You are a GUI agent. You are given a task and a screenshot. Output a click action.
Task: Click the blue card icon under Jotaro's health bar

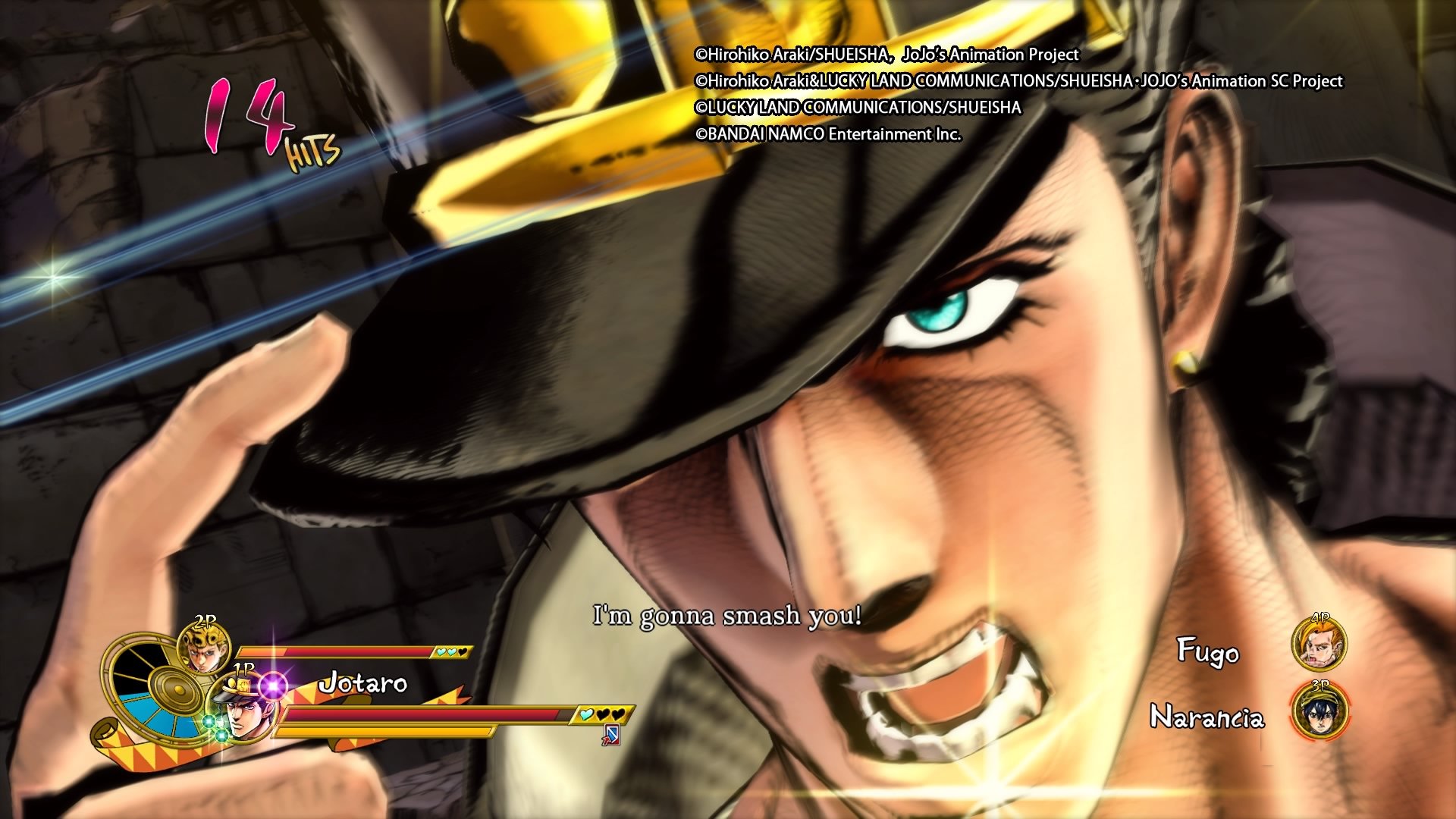coord(613,736)
